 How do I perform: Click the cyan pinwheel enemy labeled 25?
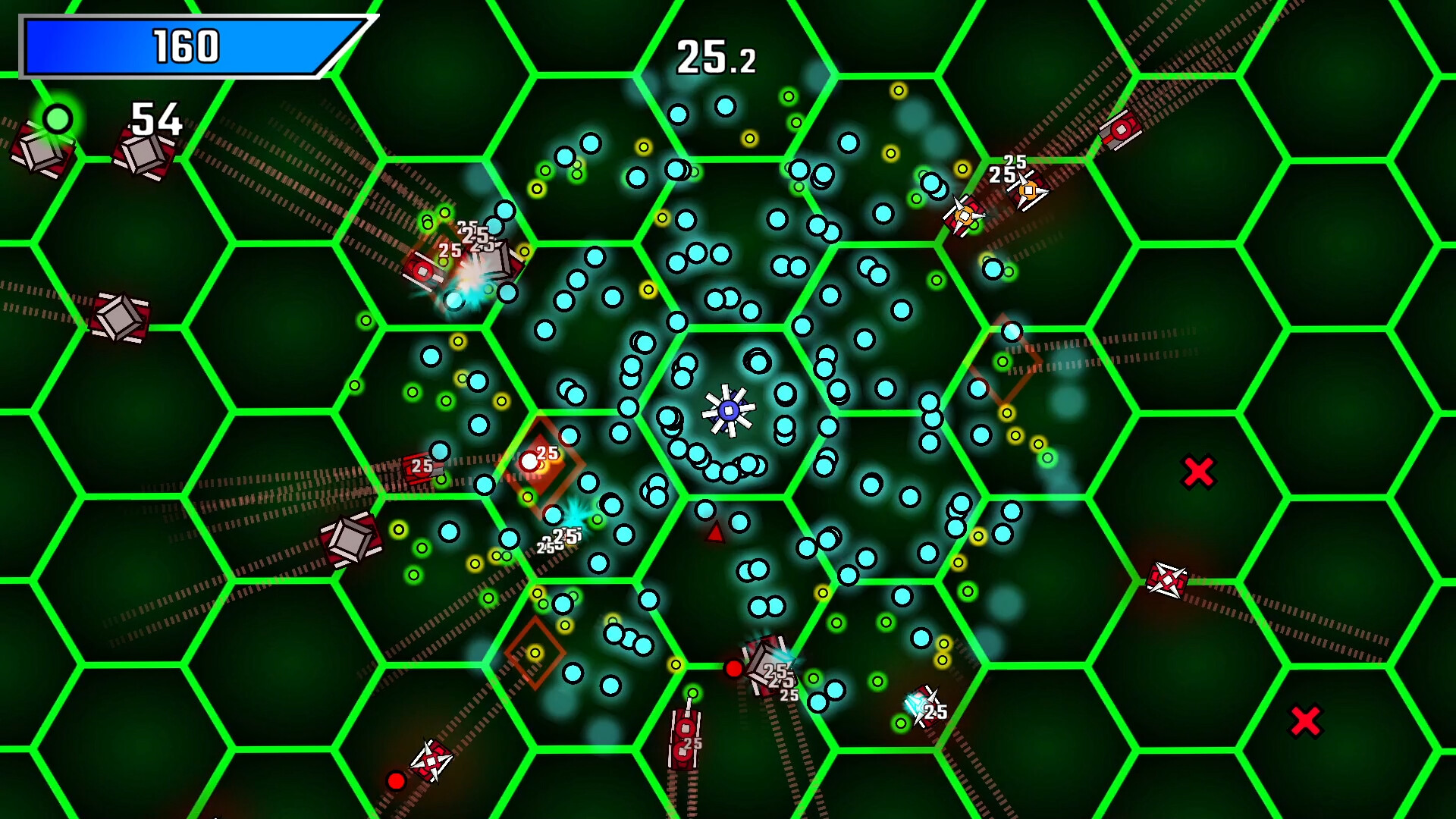click(921, 705)
